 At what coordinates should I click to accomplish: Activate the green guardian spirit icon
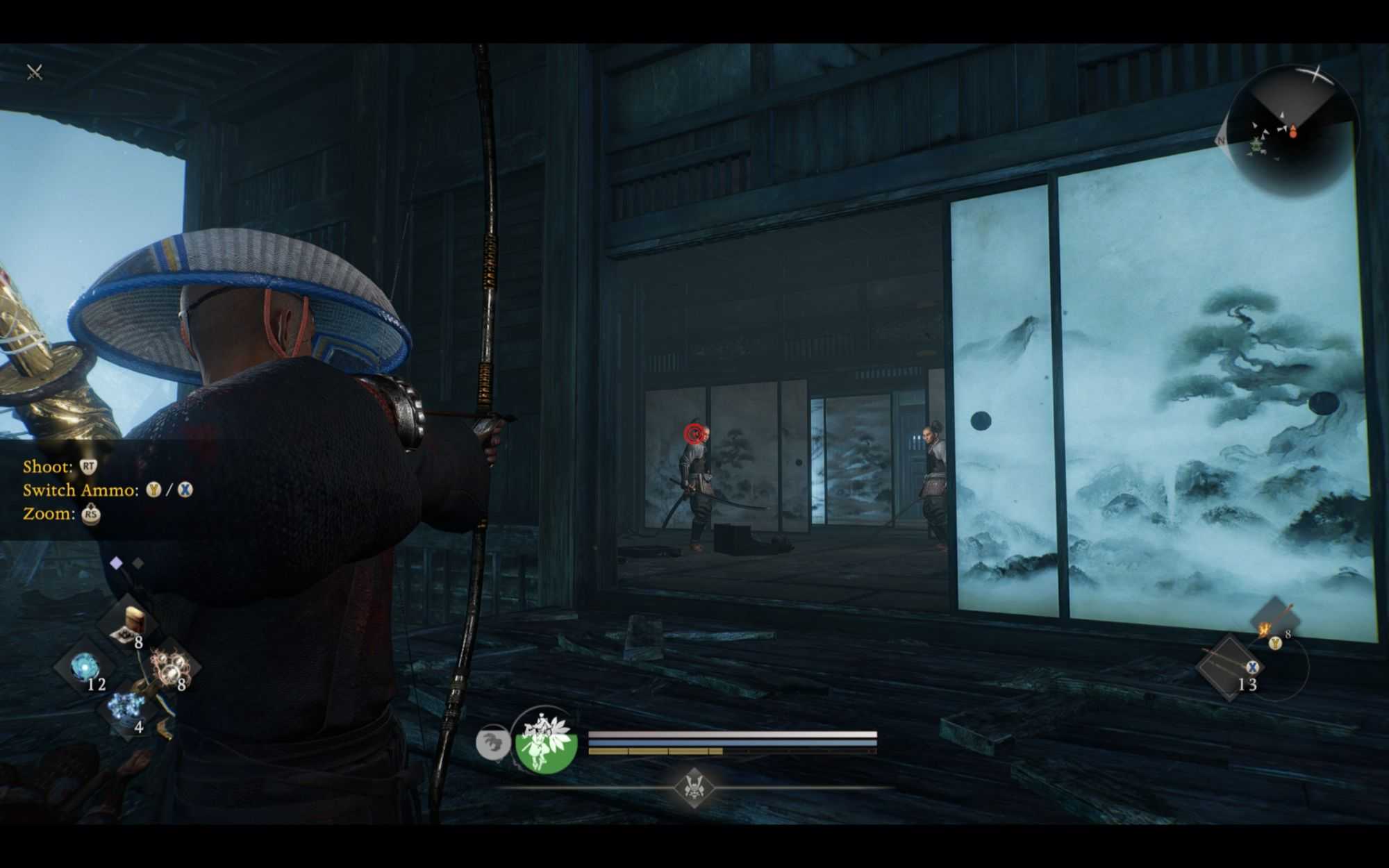546,742
